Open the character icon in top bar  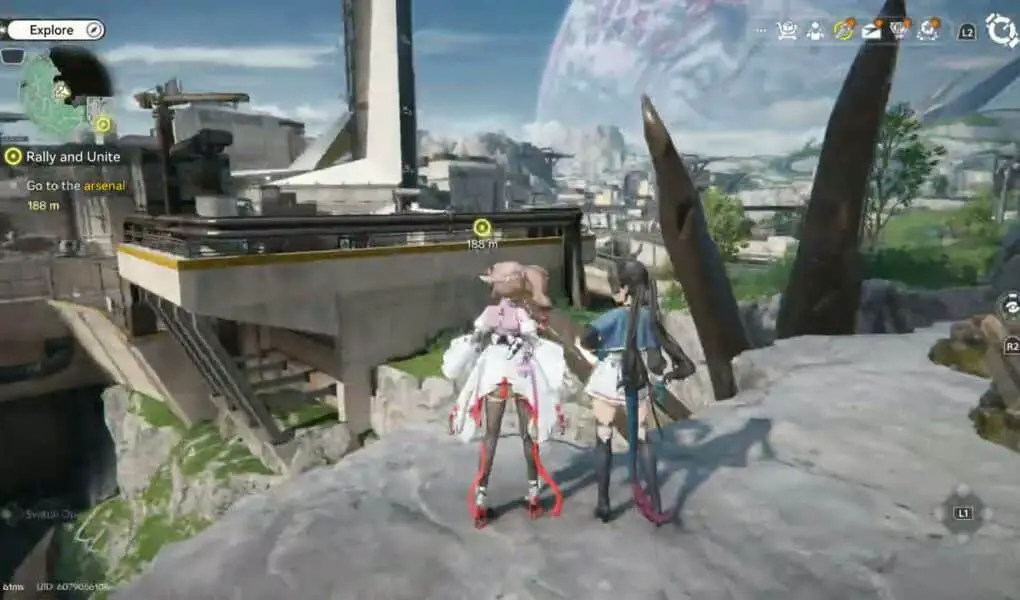(x=816, y=31)
